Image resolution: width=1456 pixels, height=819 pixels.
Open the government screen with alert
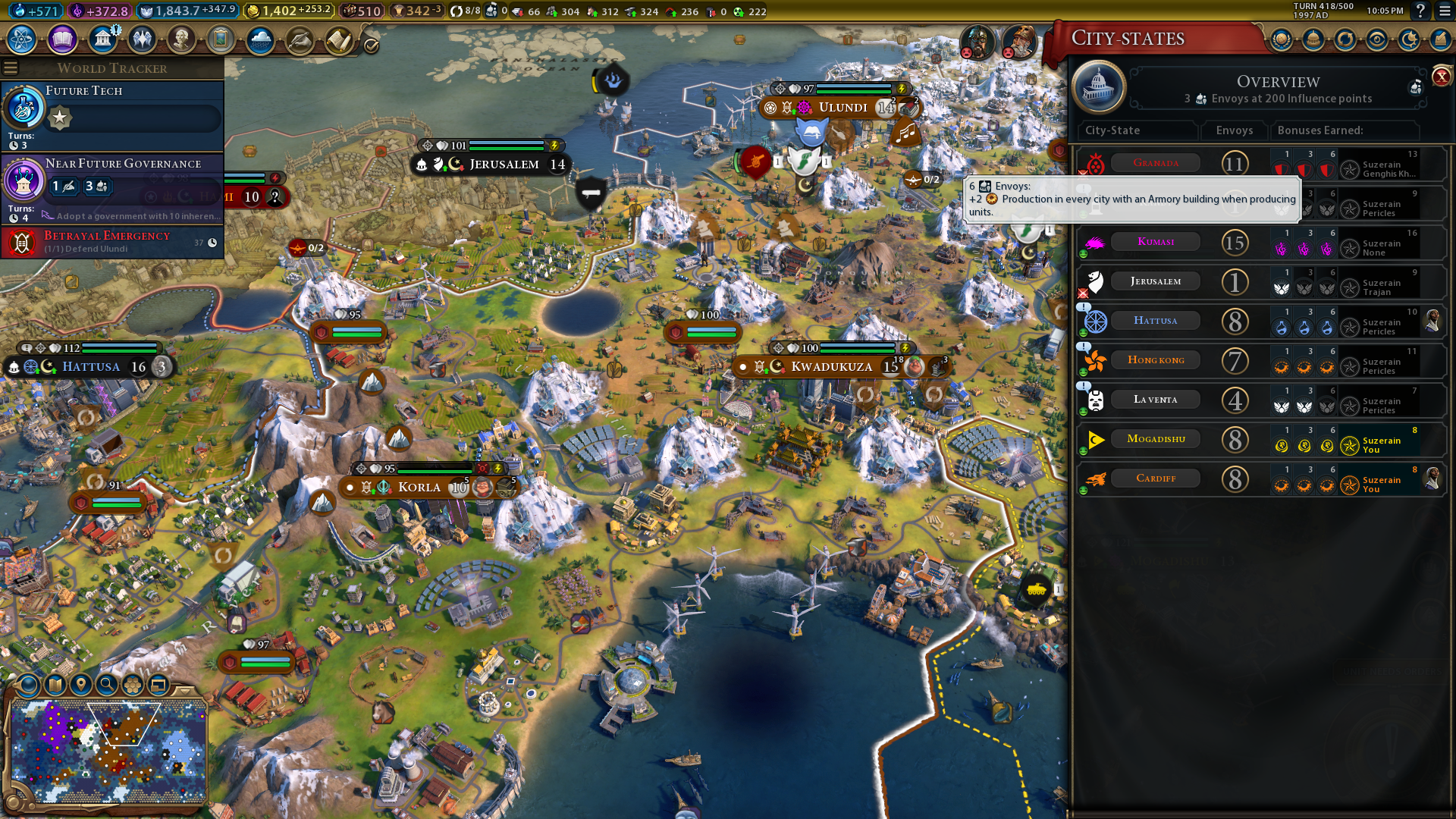tap(102, 39)
